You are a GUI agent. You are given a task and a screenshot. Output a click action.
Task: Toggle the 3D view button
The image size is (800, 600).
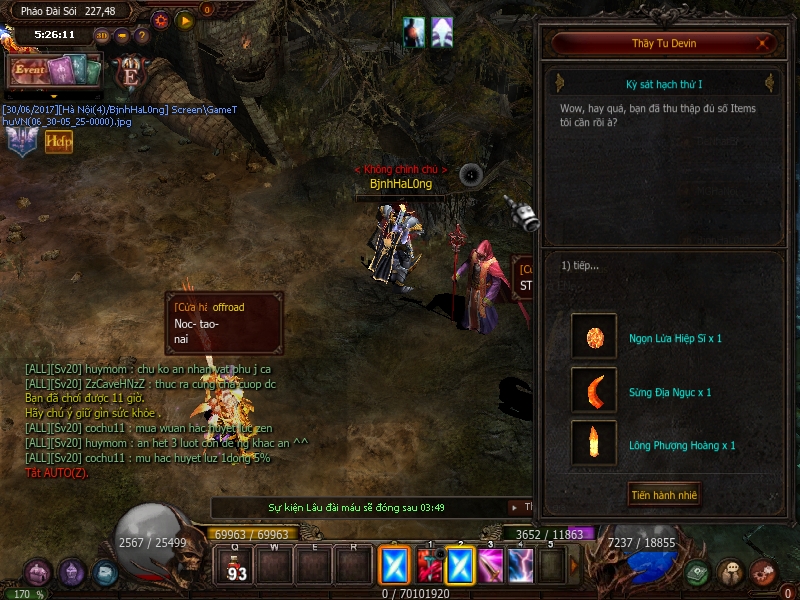[x=102, y=36]
